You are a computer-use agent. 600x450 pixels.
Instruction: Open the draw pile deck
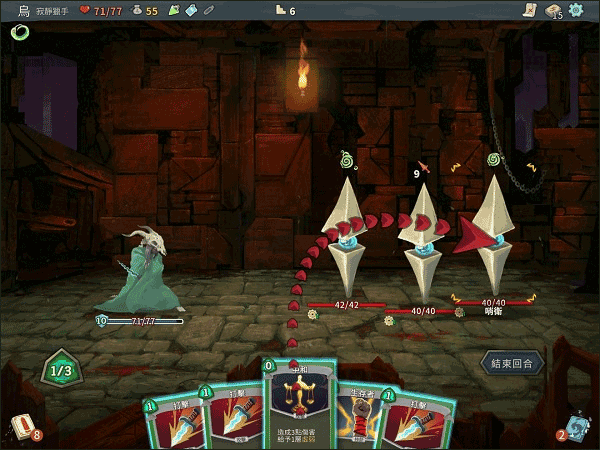[24, 425]
